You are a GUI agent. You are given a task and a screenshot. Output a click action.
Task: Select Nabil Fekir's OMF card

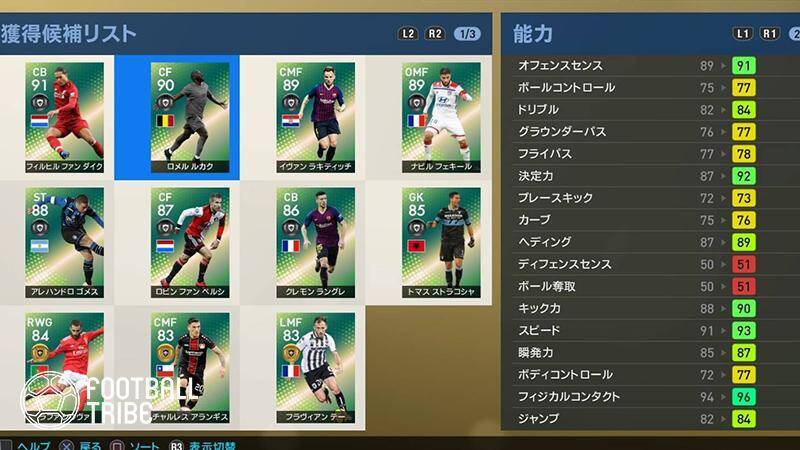pyautogui.click(x=440, y=117)
